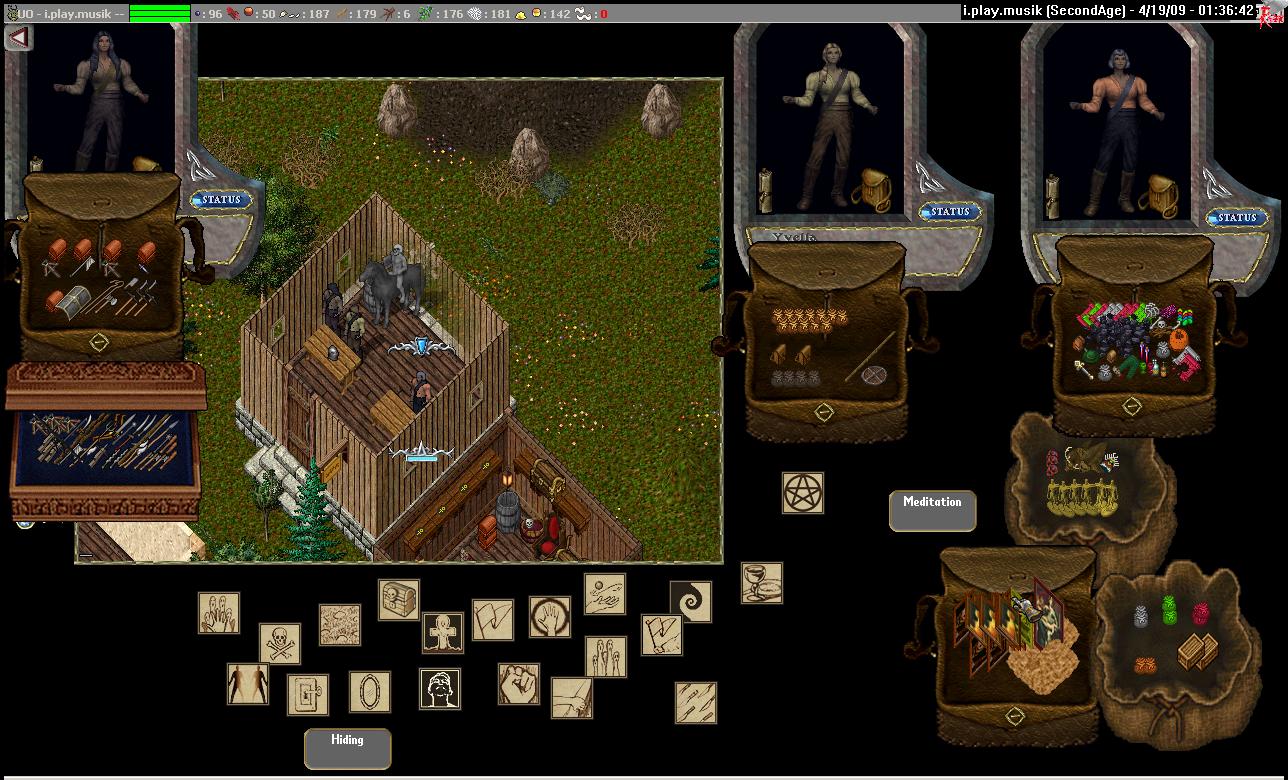This screenshot has width=1288, height=780.
Task: Select the skull treasure chest spell icon
Action: point(399,600)
